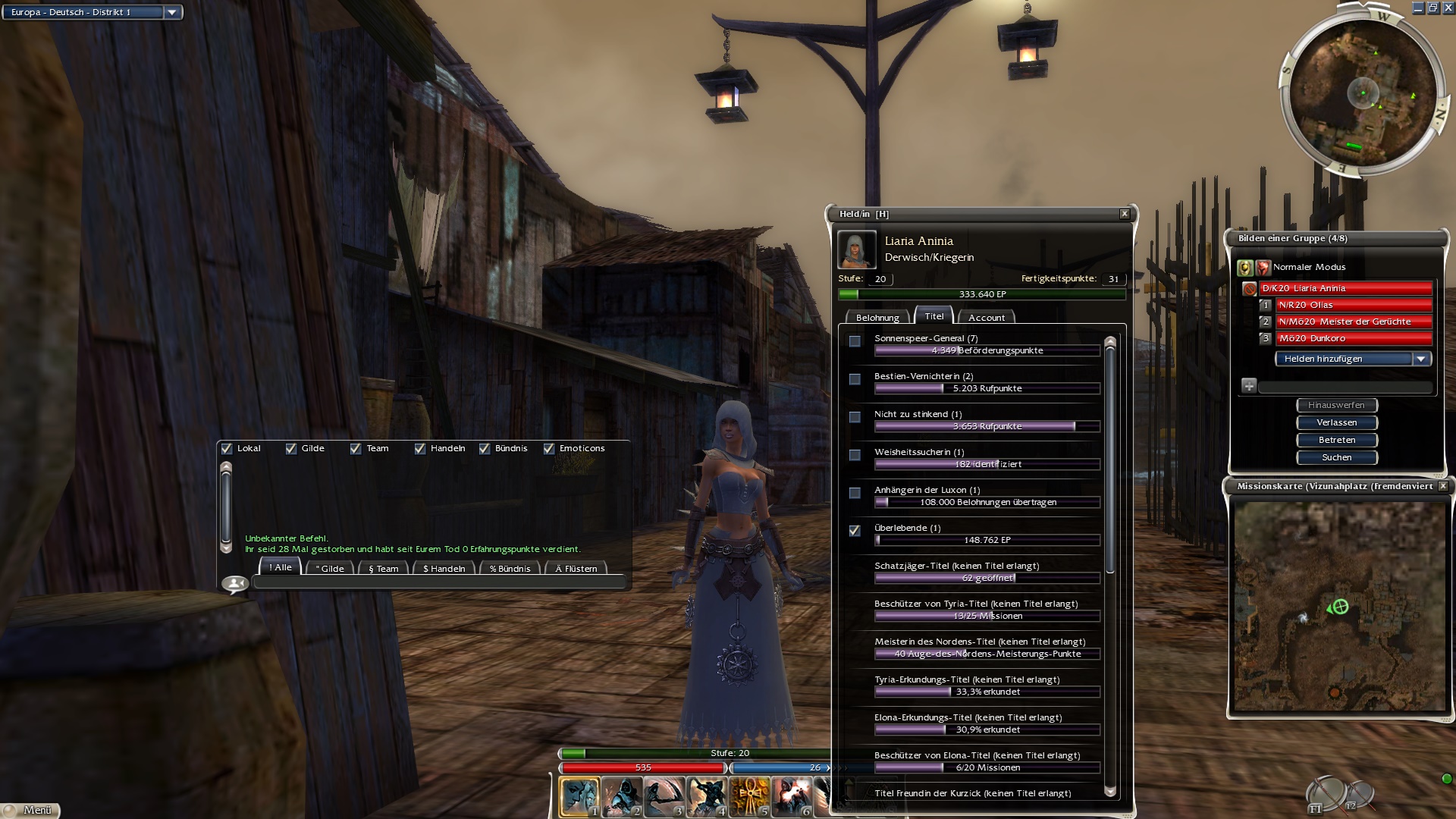Click the Verlassen party button
The height and width of the screenshot is (819, 1456).
1336,422
